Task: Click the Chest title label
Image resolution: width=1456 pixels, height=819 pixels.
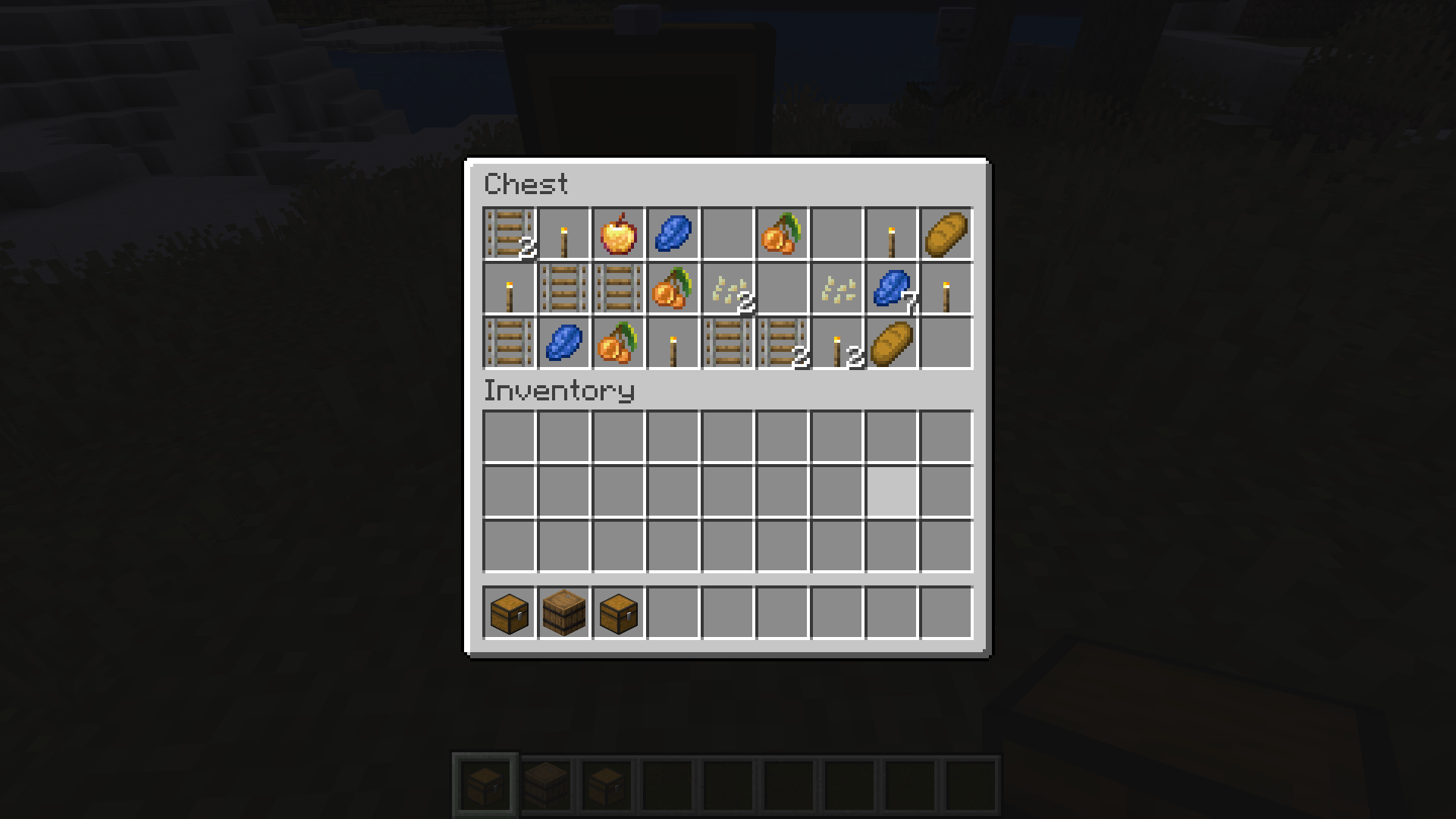Action: [527, 184]
